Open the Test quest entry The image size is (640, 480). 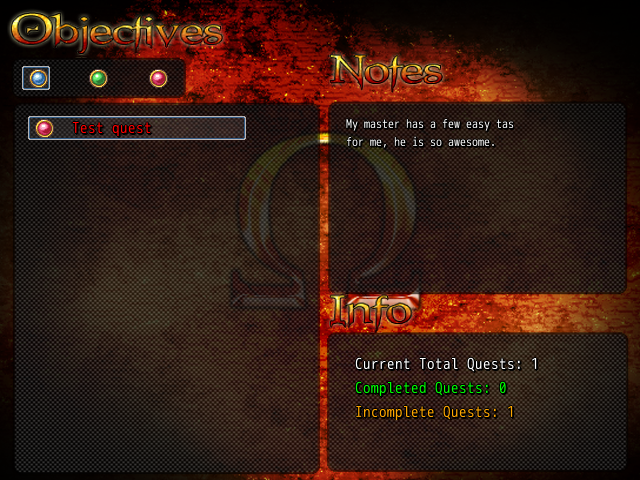[x=137, y=128]
